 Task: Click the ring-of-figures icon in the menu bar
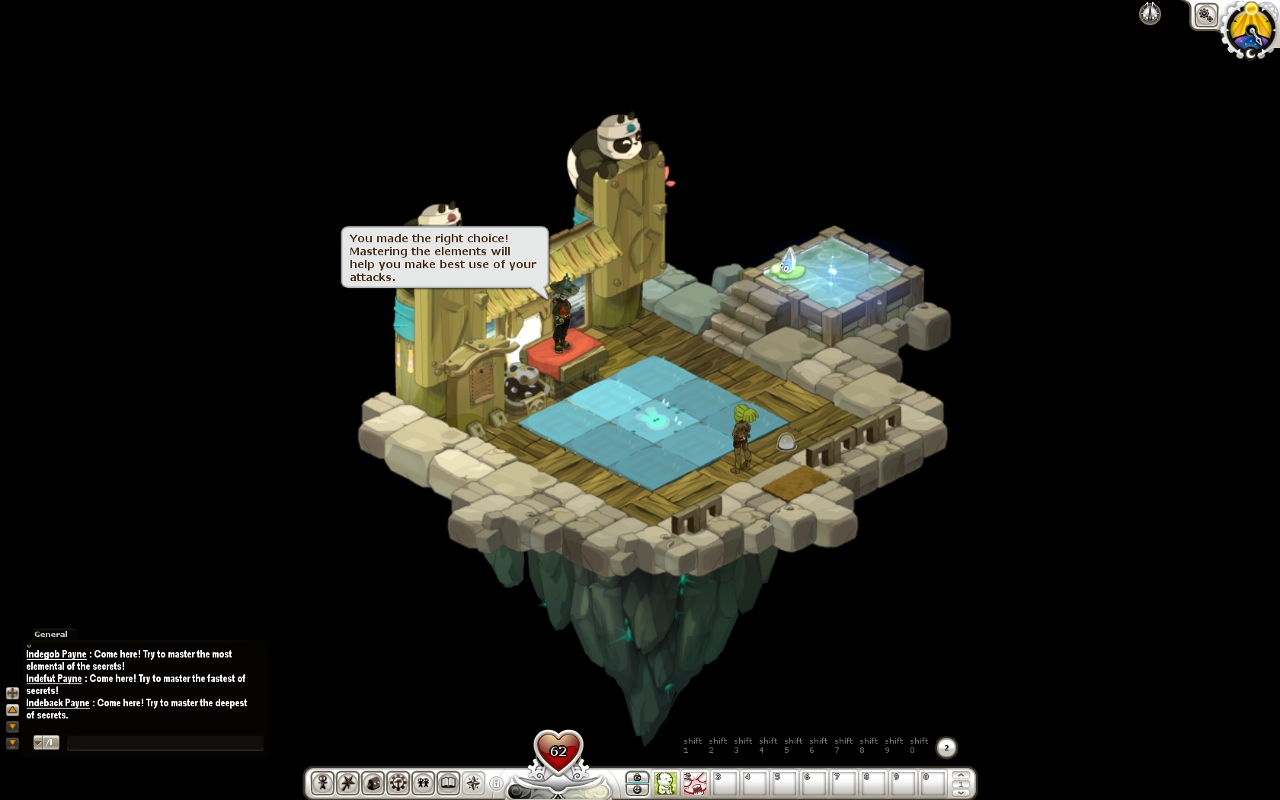click(x=398, y=783)
